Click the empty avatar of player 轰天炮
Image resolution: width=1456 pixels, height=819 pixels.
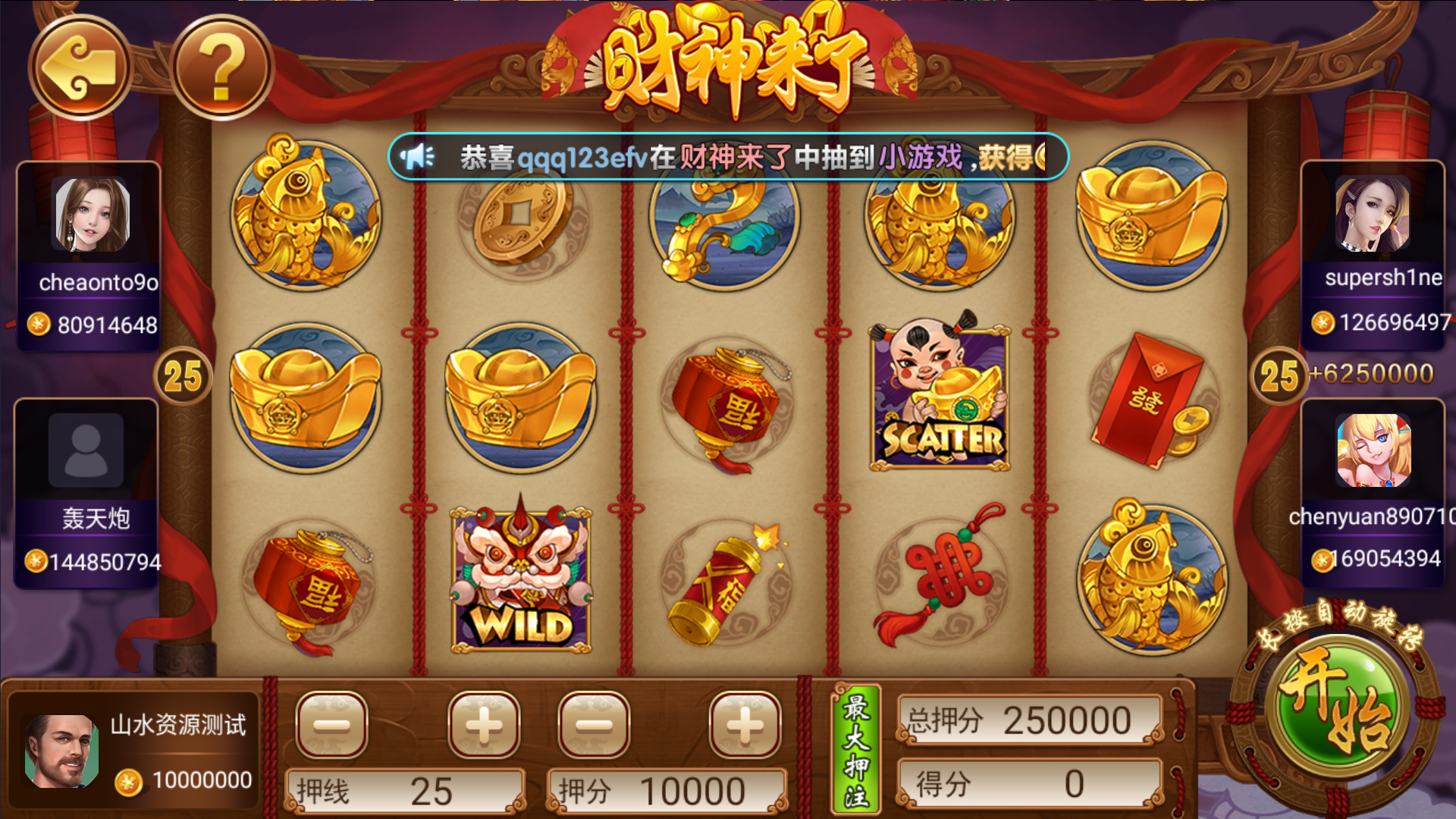coord(85,451)
